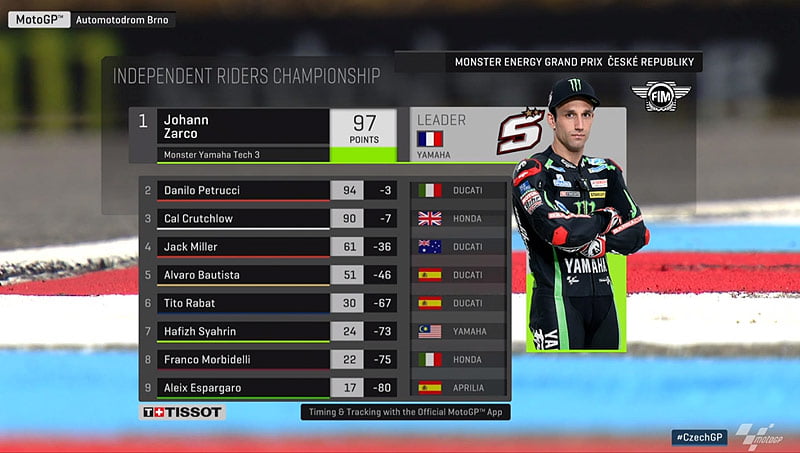The image size is (800, 453).
Task: Click the Tissot sponsor logo
Action: click(182, 412)
